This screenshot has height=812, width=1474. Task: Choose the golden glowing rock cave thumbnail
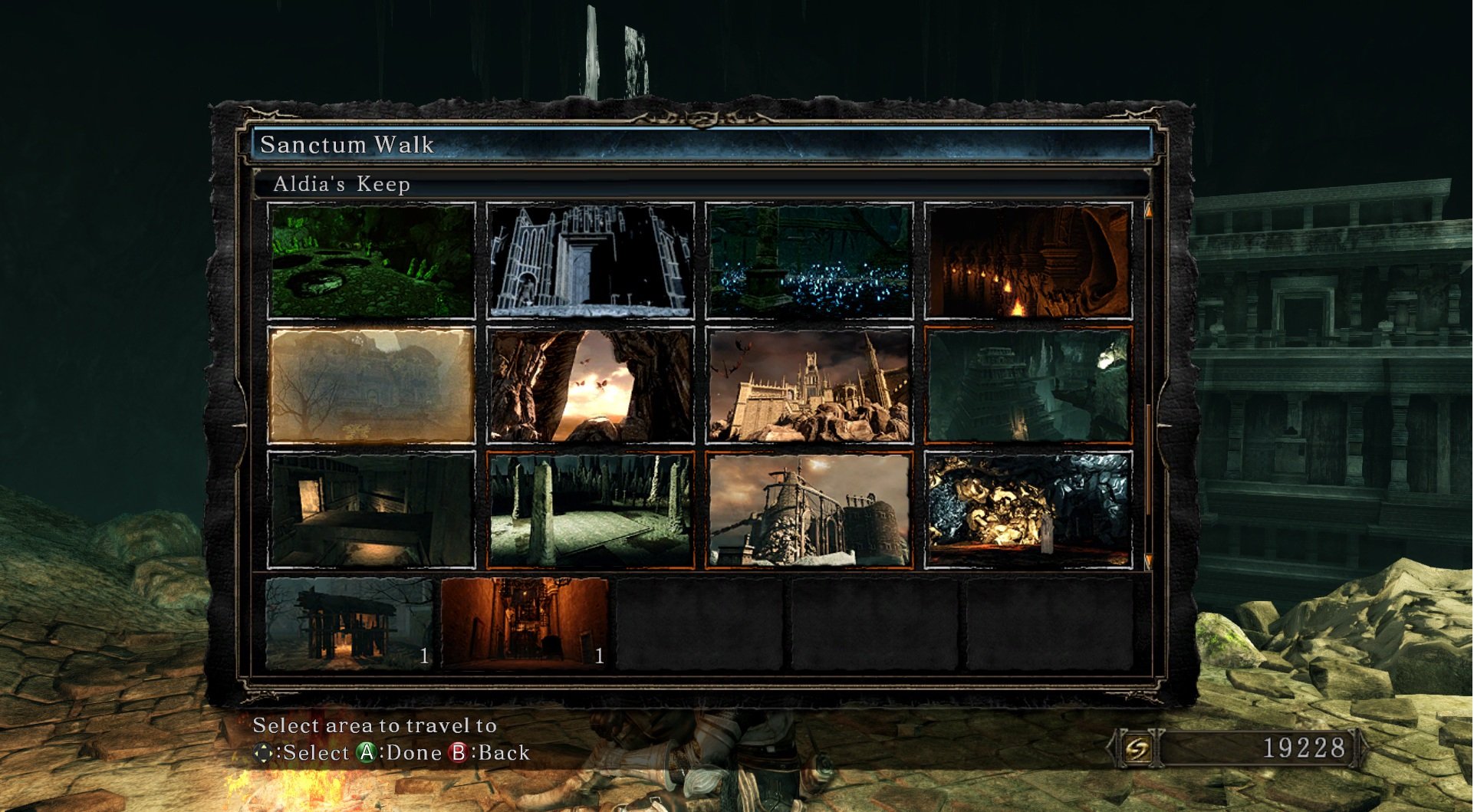[x=1028, y=510]
